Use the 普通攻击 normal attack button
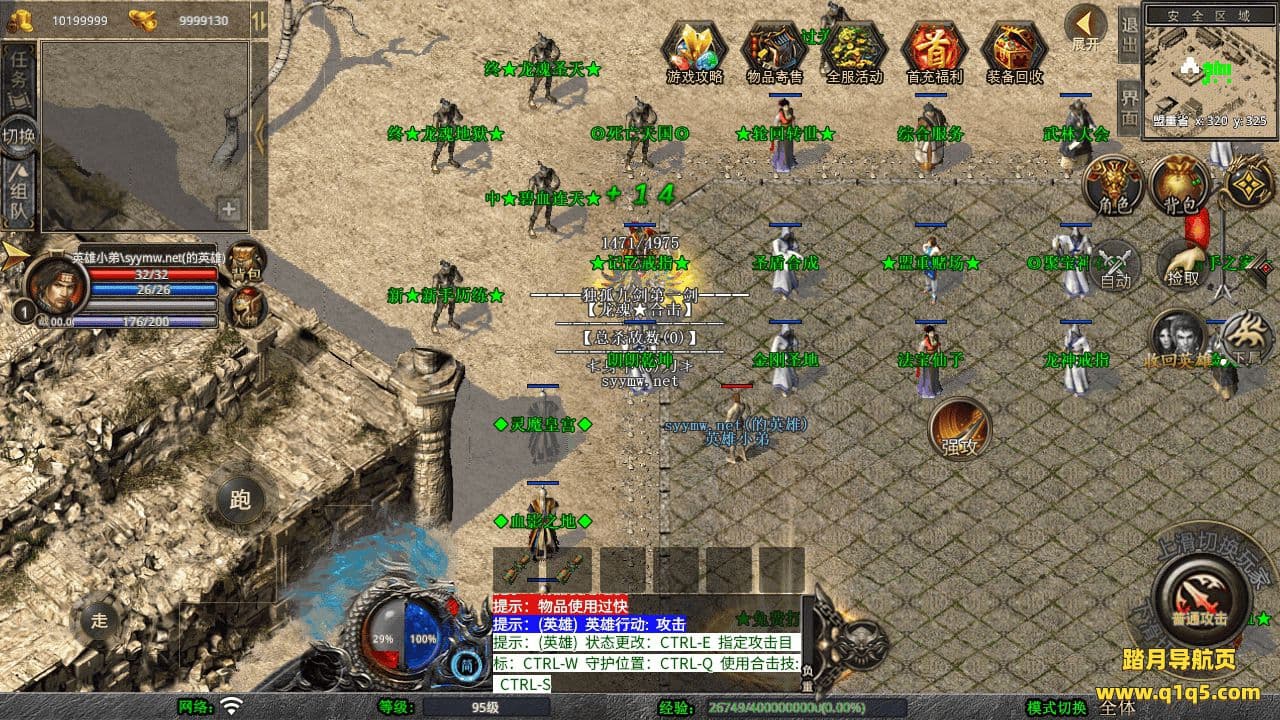Viewport: 1280px width, 720px height. [x=1199, y=599]
